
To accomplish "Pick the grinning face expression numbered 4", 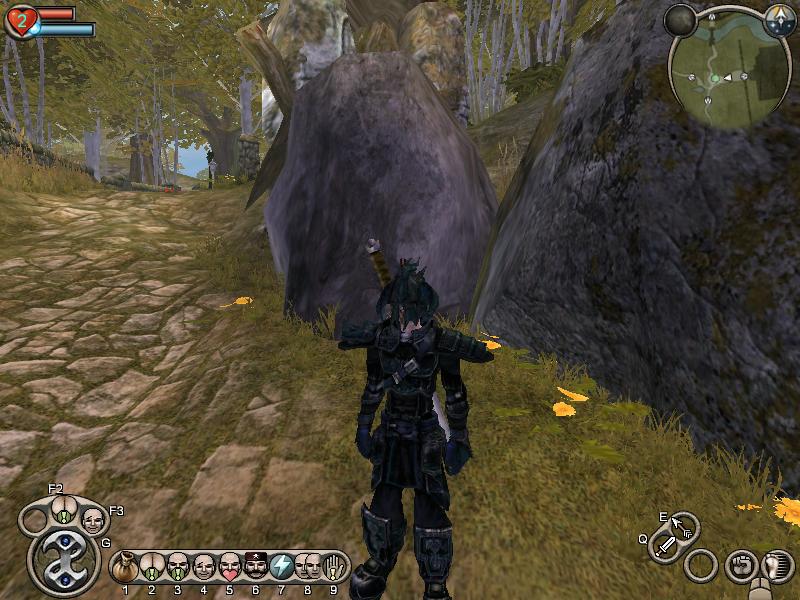I will (203, 567).
